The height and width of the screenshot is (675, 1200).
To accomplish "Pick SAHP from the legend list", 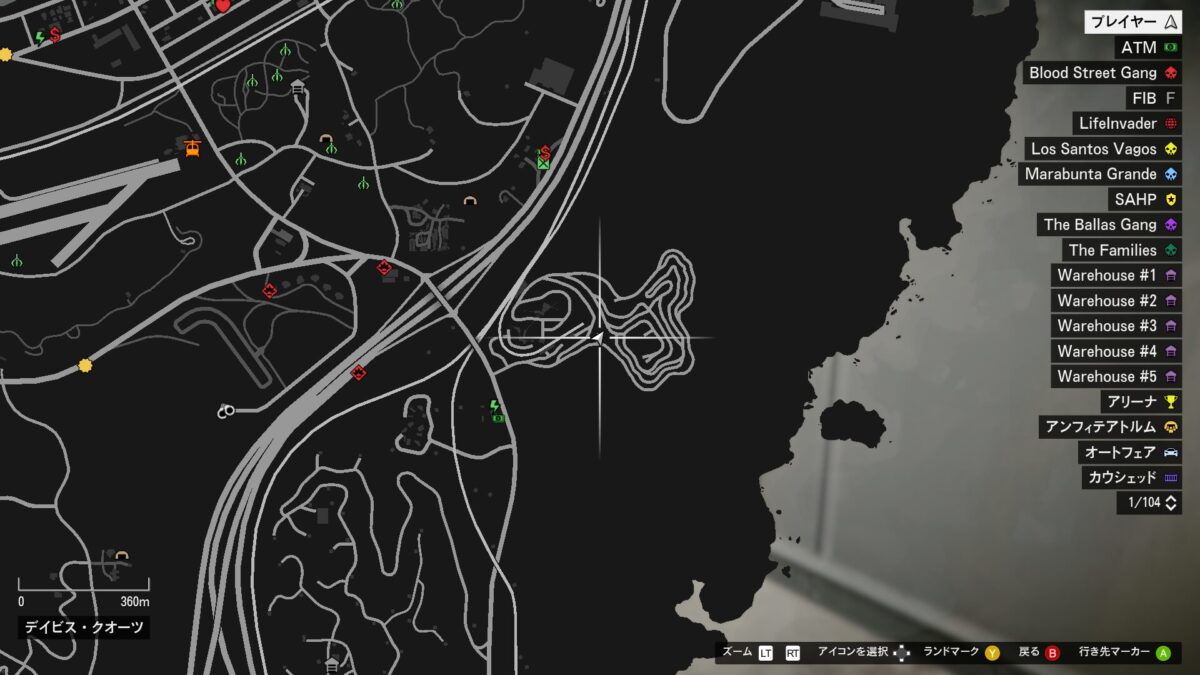I will click(x=1145, y=200).
